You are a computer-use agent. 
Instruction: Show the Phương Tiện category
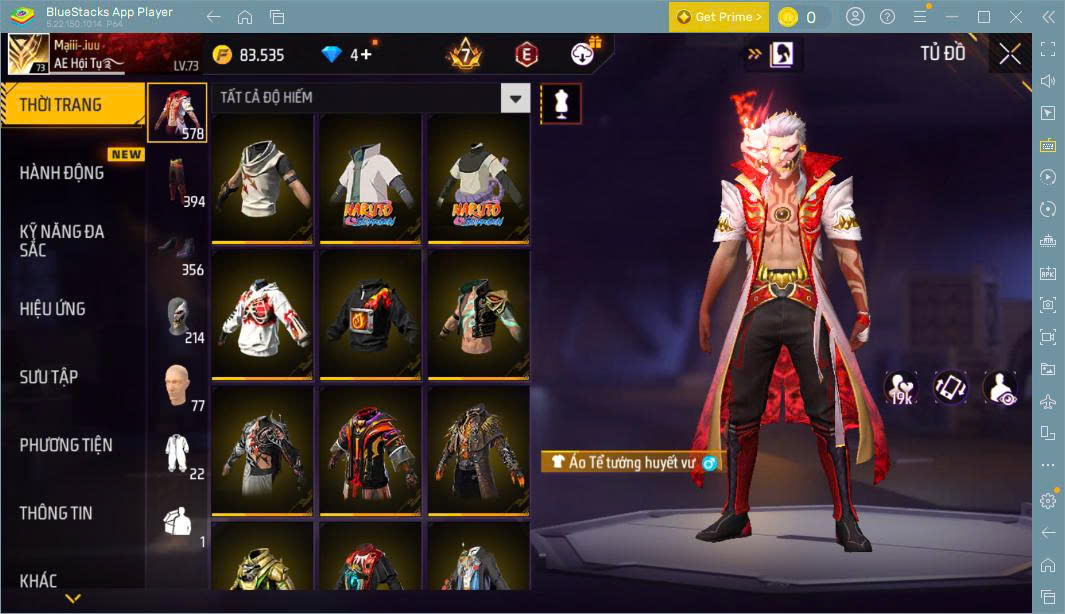(66, 445)
